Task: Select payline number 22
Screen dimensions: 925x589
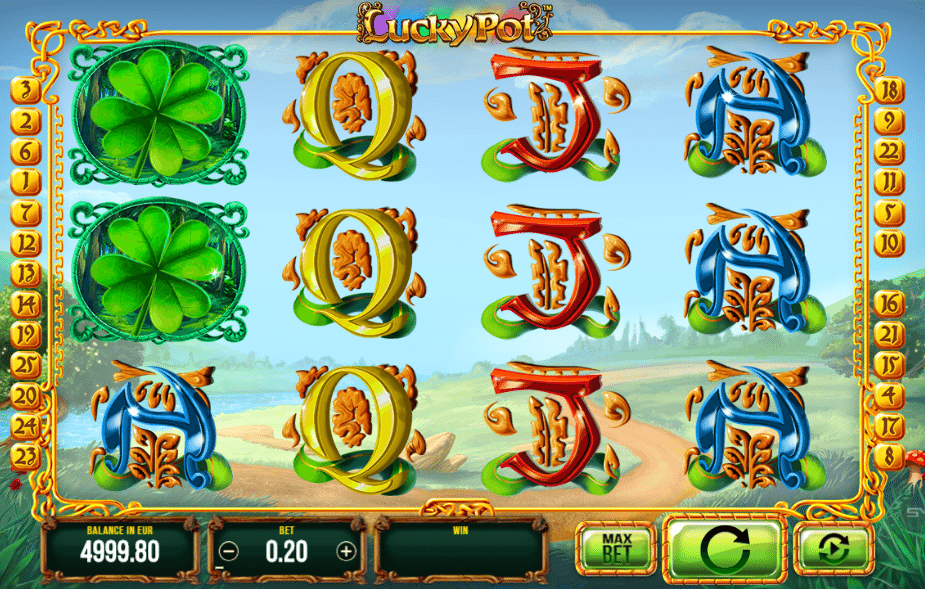Action: pyautogui.click(x=887, y=152)
